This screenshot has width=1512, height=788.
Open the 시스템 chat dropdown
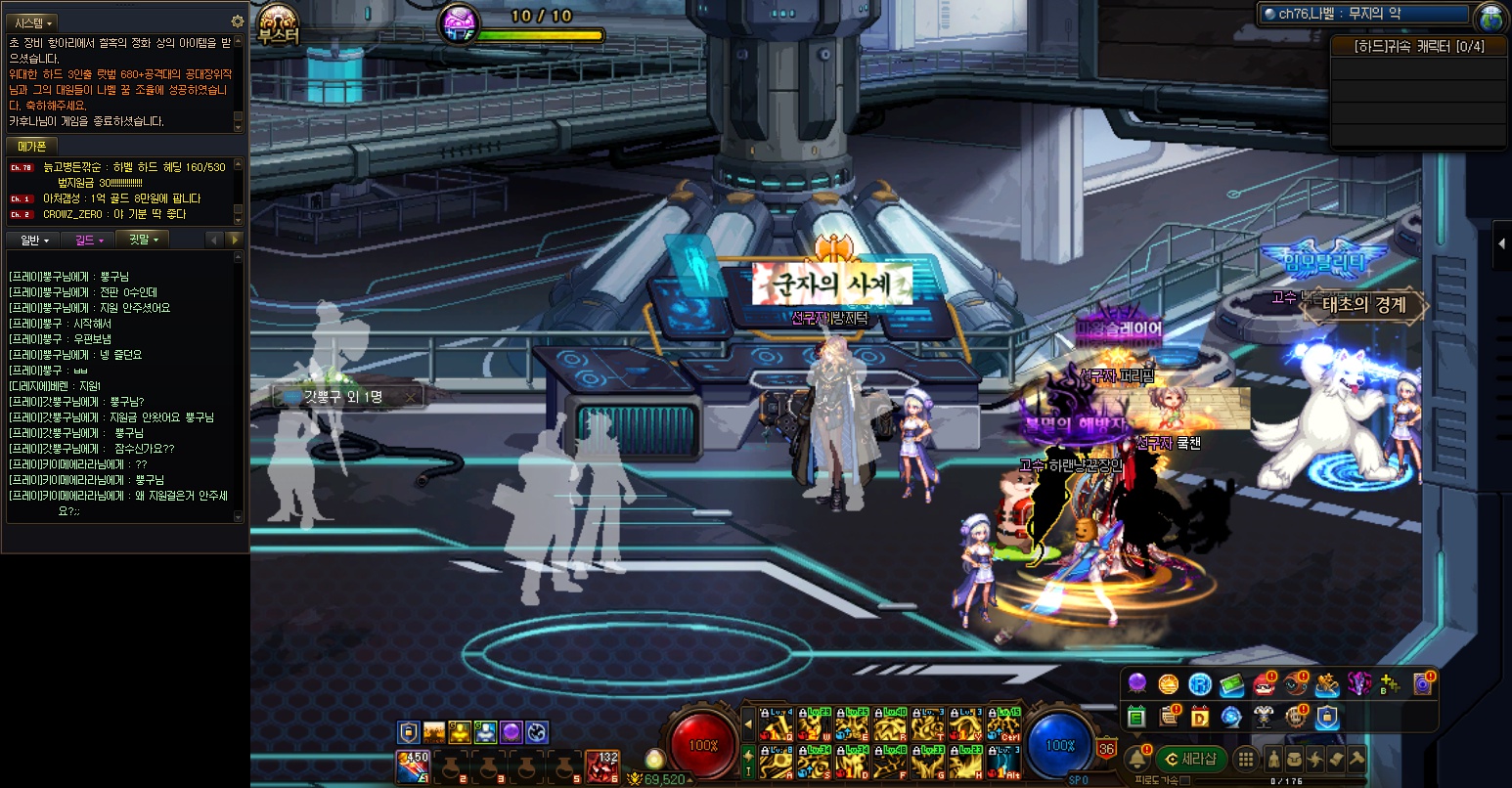coord(34,22)
